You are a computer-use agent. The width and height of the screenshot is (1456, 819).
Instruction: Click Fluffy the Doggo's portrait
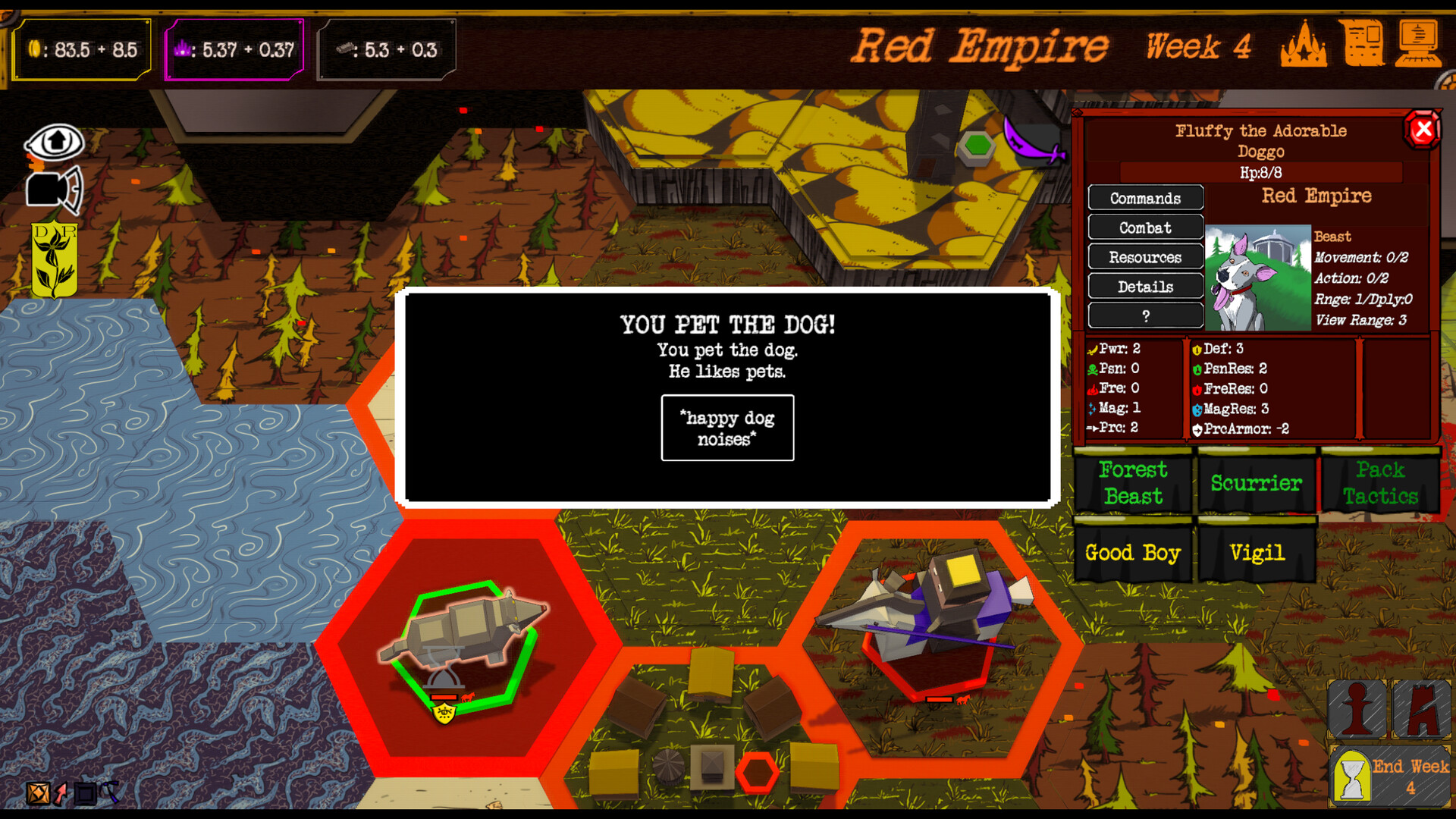[x=1260, y=275]
